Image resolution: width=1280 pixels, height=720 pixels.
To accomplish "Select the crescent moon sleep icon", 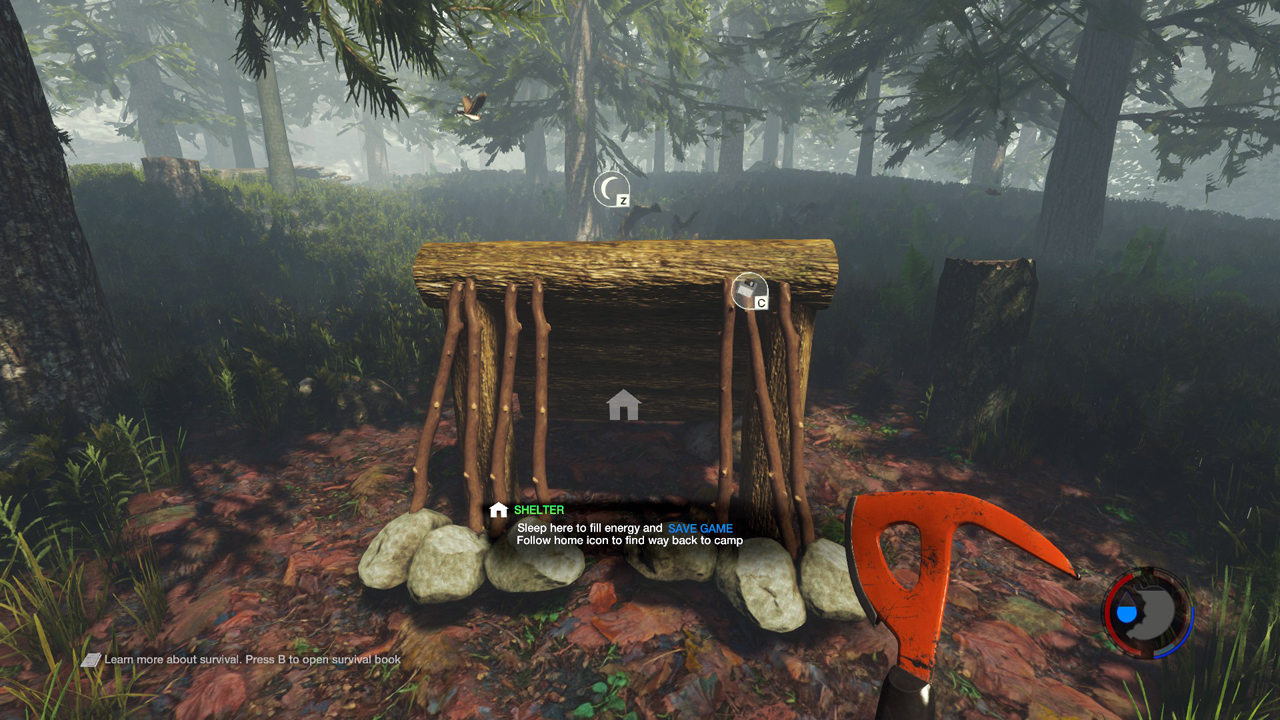I will pyautogui.click(x=610, y=188).
